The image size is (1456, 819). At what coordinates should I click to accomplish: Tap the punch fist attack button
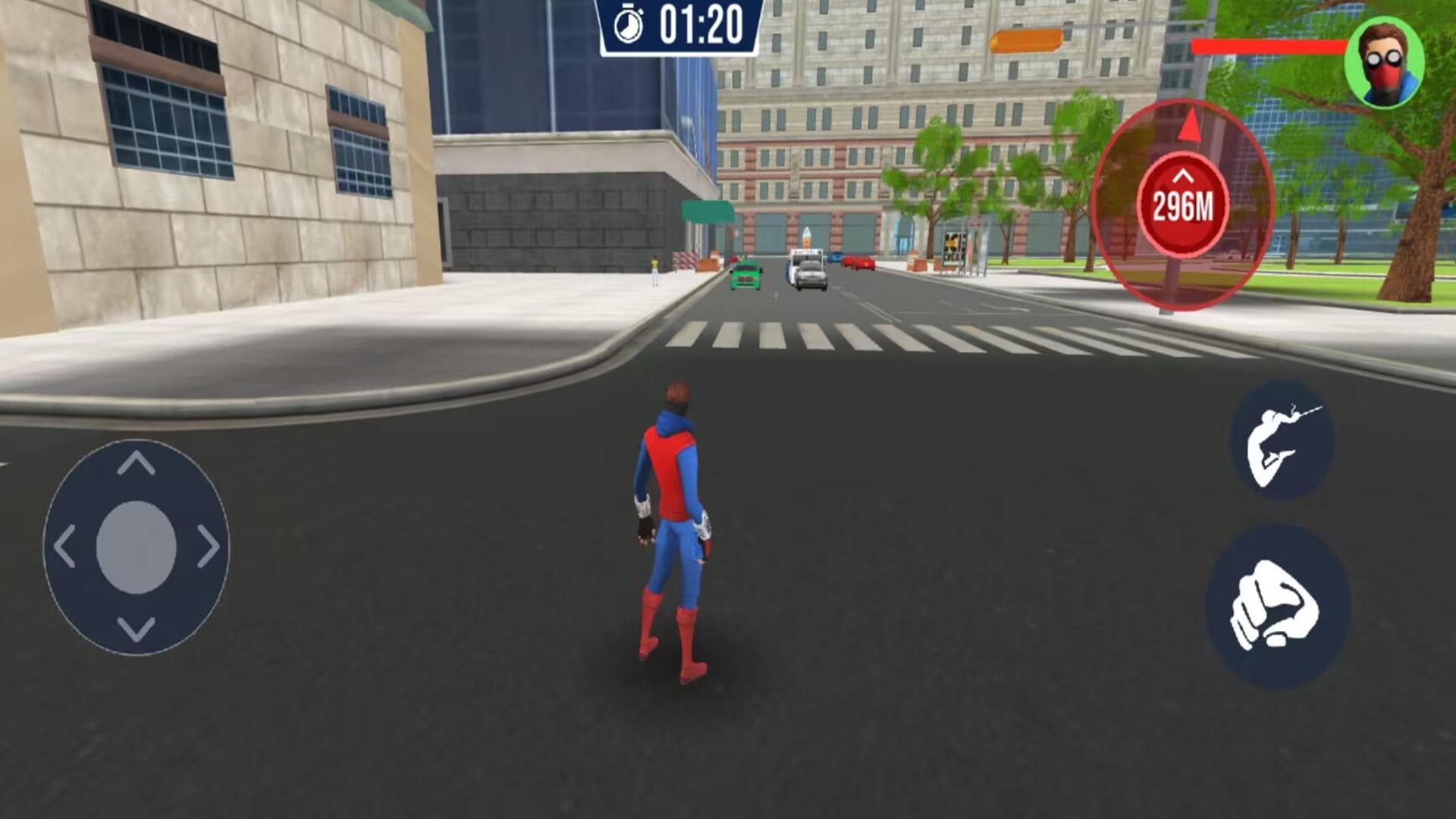click(1277, 607)
